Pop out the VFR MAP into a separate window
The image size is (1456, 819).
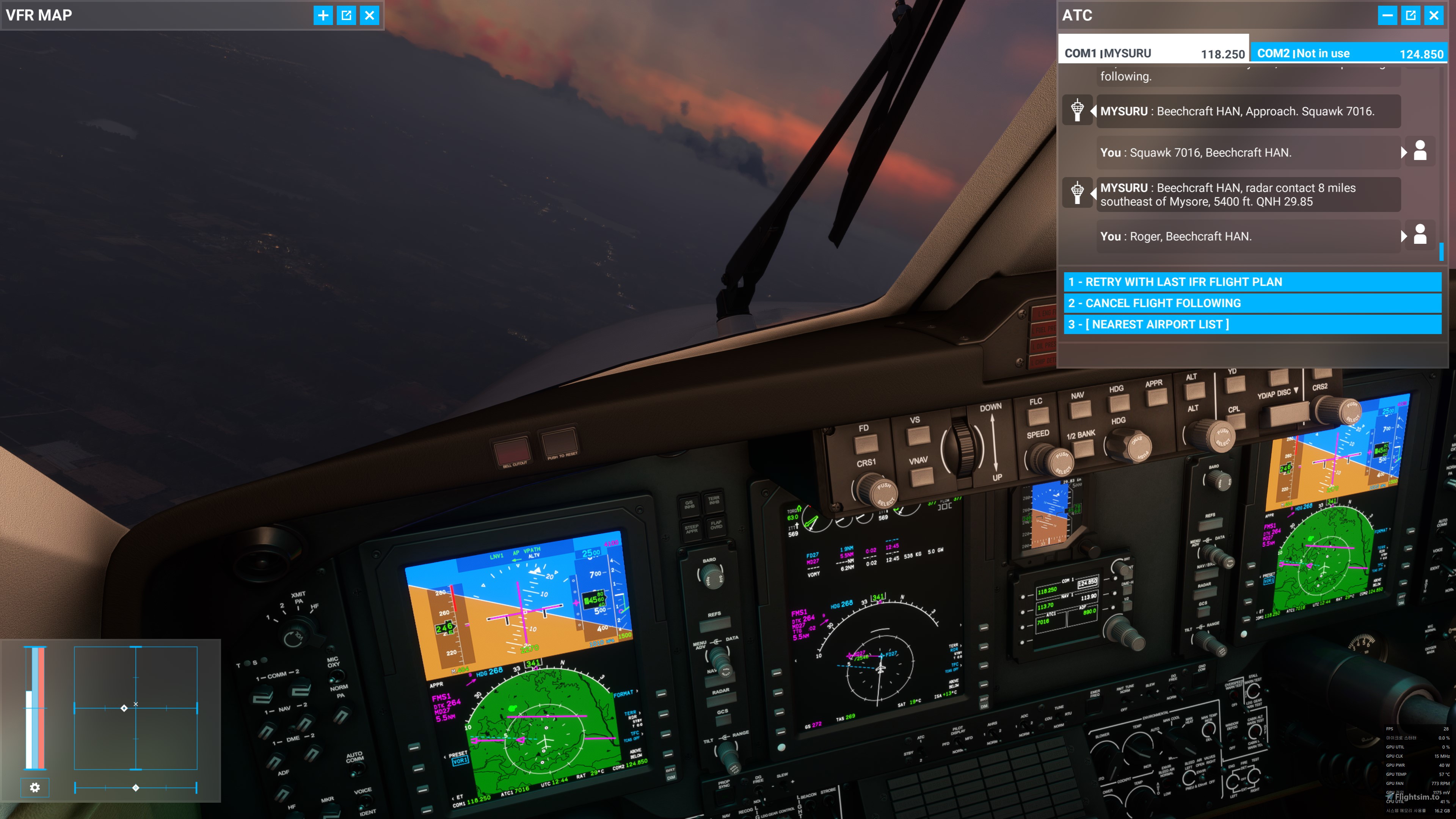pos(347,15)
